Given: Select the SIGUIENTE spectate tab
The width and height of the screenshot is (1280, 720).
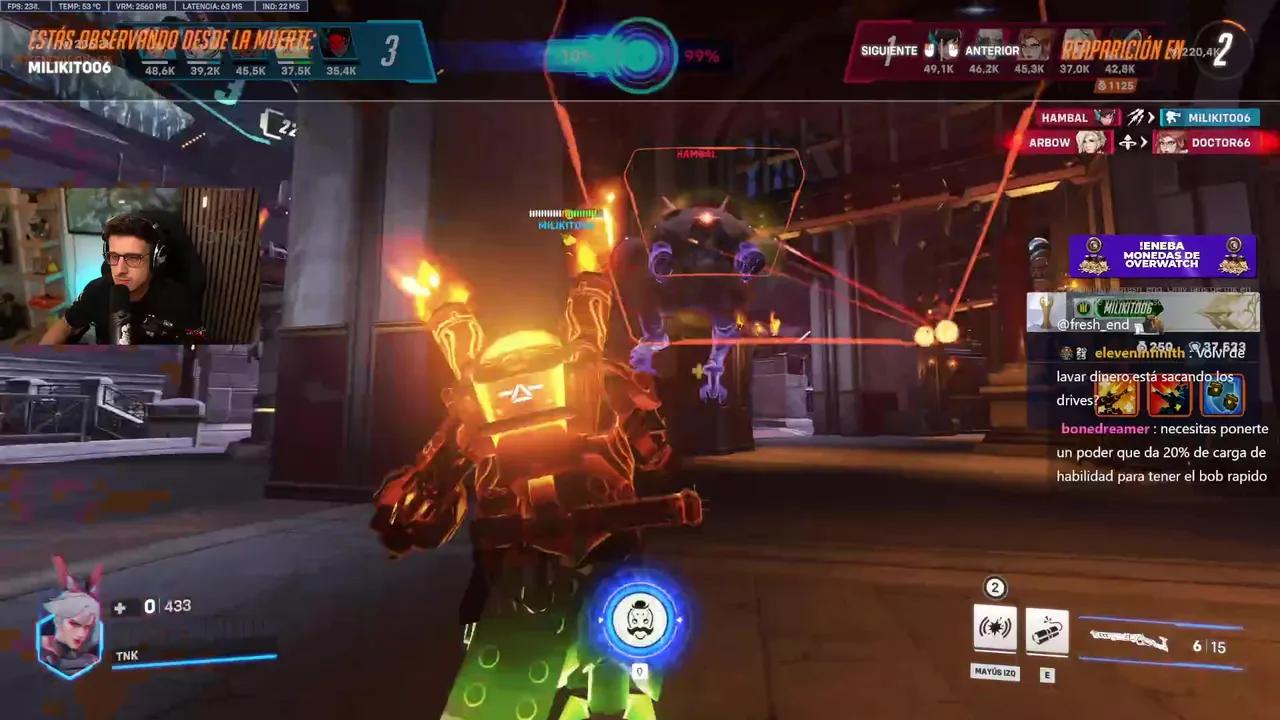Looking at the screenshot, I should [x=888, y=50].
